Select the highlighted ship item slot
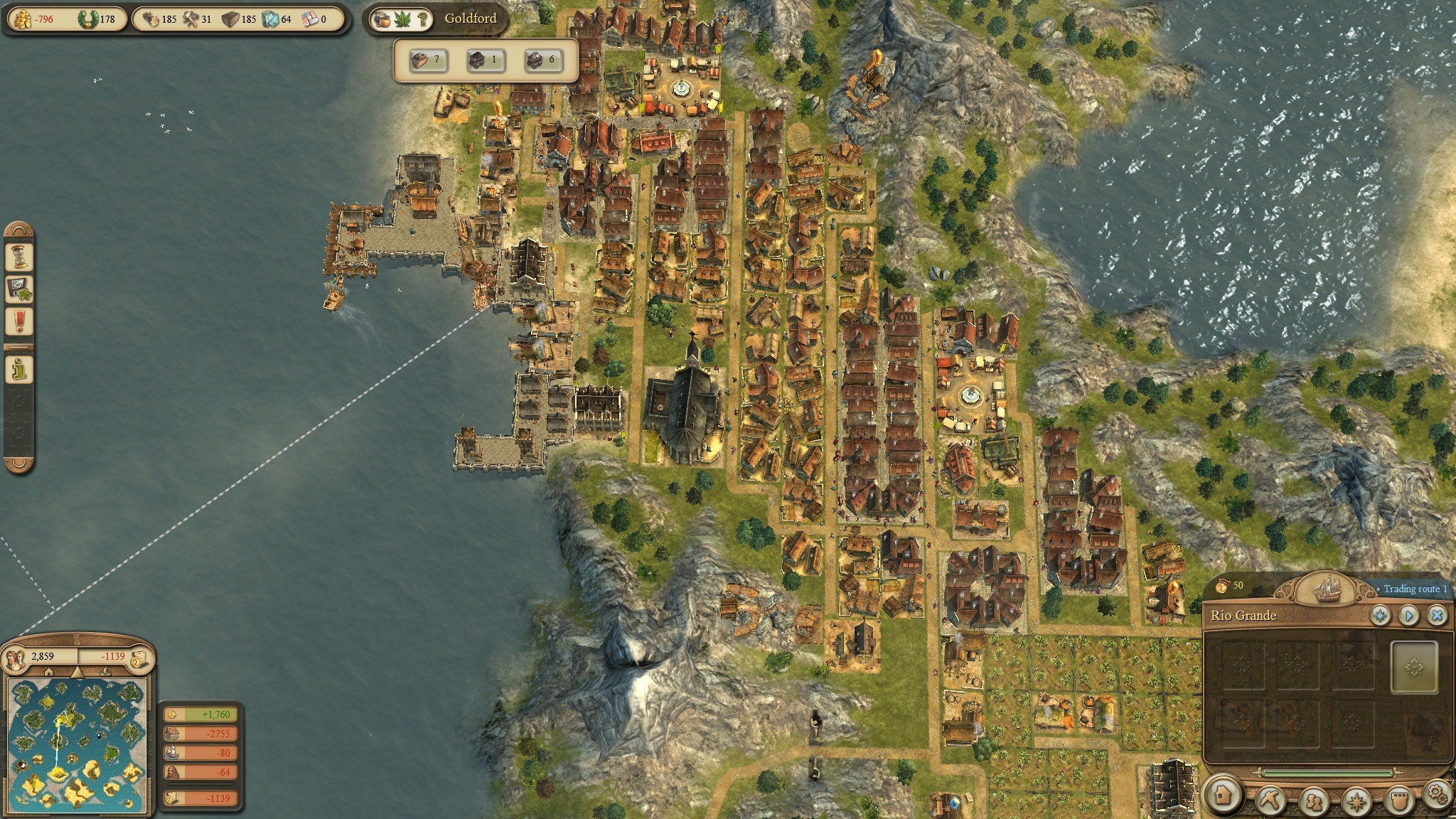 [x=1414, y=666]
